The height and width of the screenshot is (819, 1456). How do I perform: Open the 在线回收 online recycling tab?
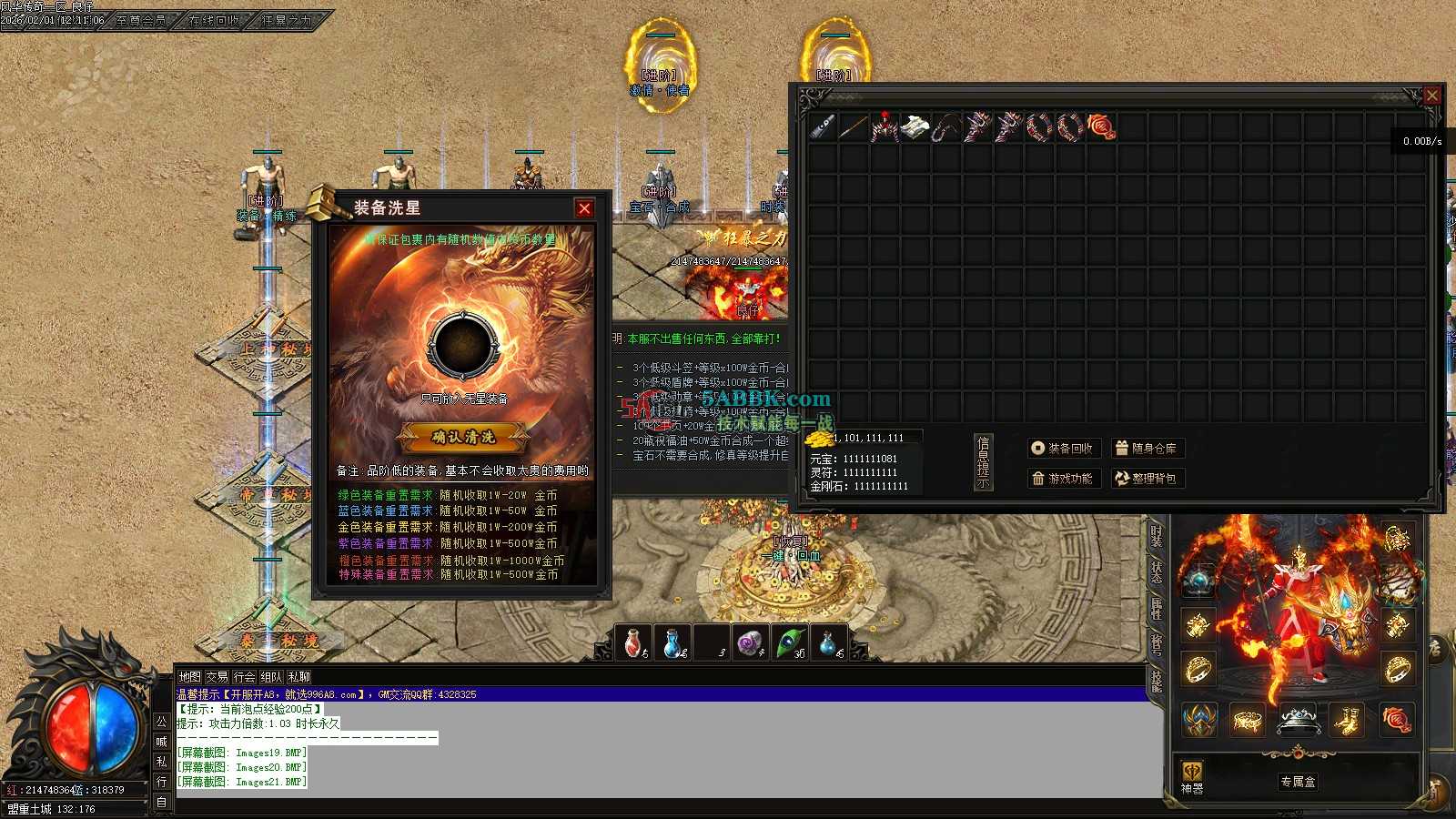point(214,19)
